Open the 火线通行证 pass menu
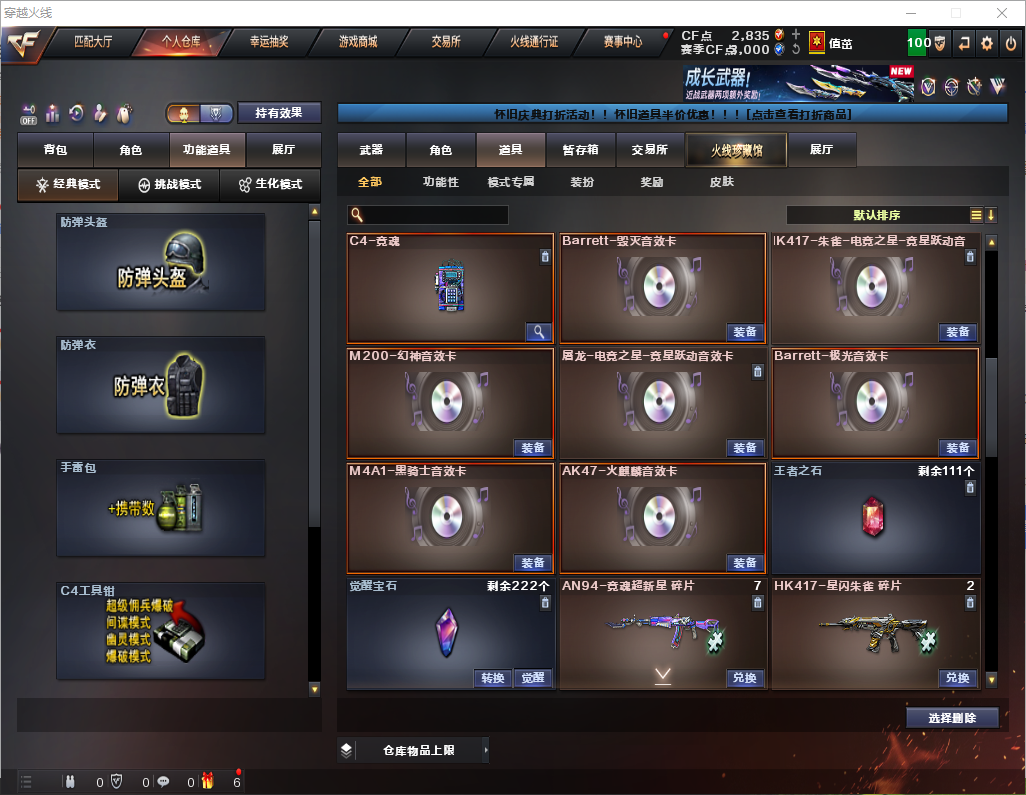Viewport: 1026px width, 795px height. pos(534,43)
